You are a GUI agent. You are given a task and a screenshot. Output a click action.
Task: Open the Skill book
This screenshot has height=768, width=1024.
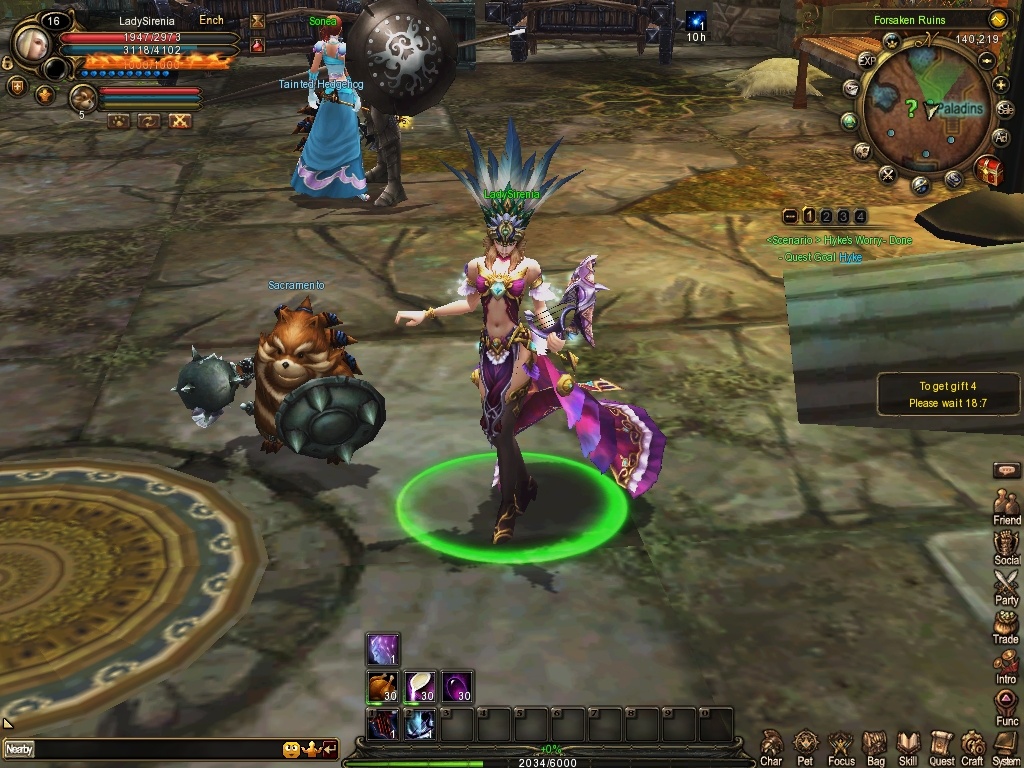[x=908, y=743]
